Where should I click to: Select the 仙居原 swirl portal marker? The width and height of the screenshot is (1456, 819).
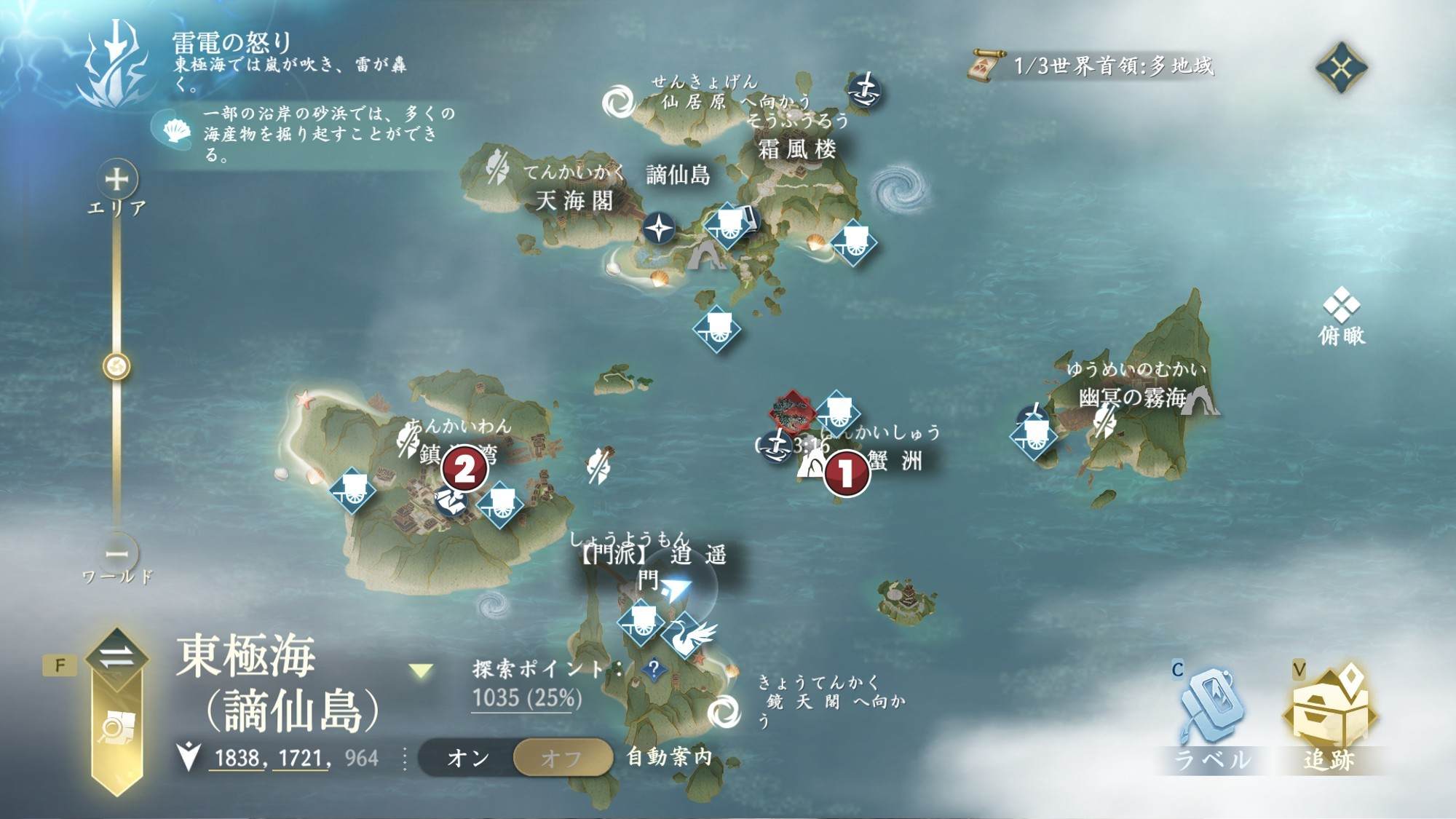tap(620, 101)
